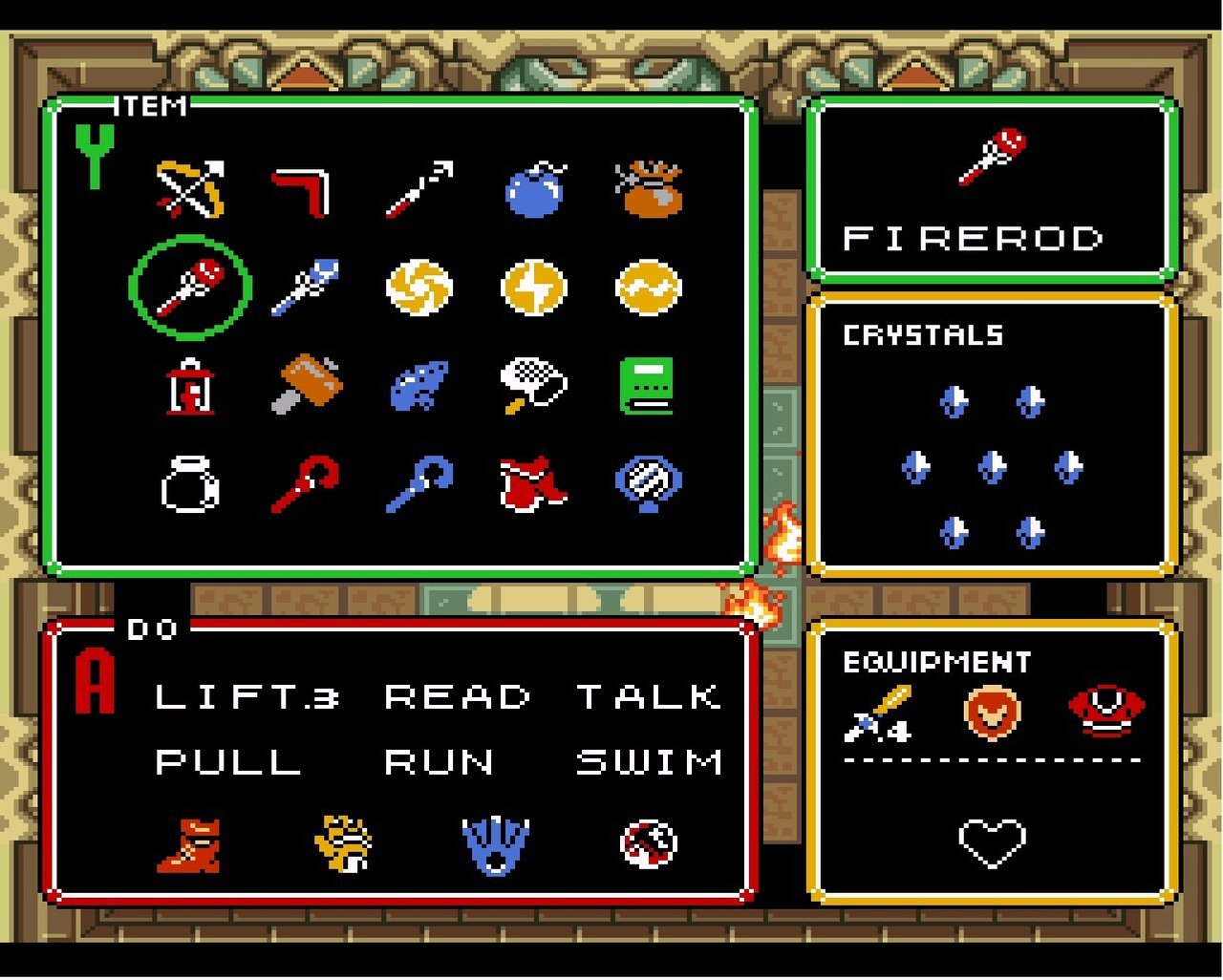Select the Magic Mirror item

(648, 483)
